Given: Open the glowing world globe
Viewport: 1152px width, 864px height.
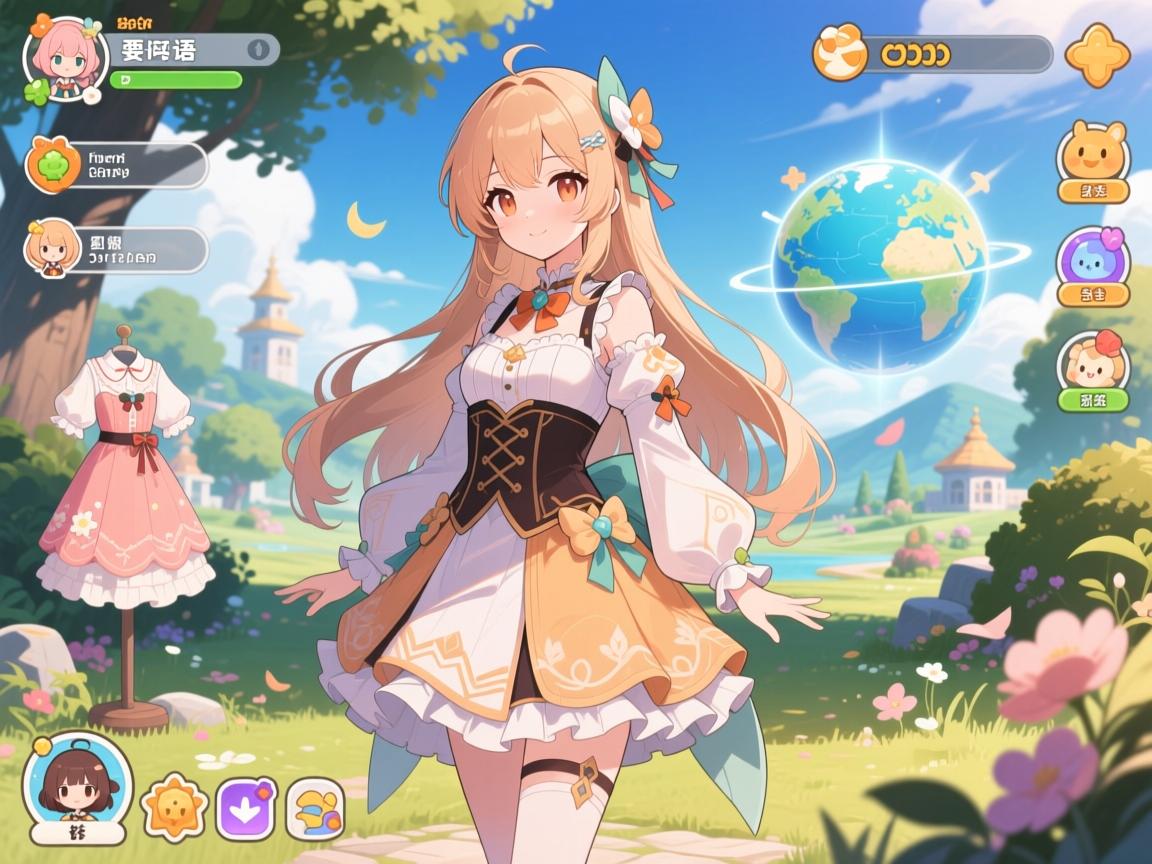Looking at the screenshot, I should click(x=880, y=267).
